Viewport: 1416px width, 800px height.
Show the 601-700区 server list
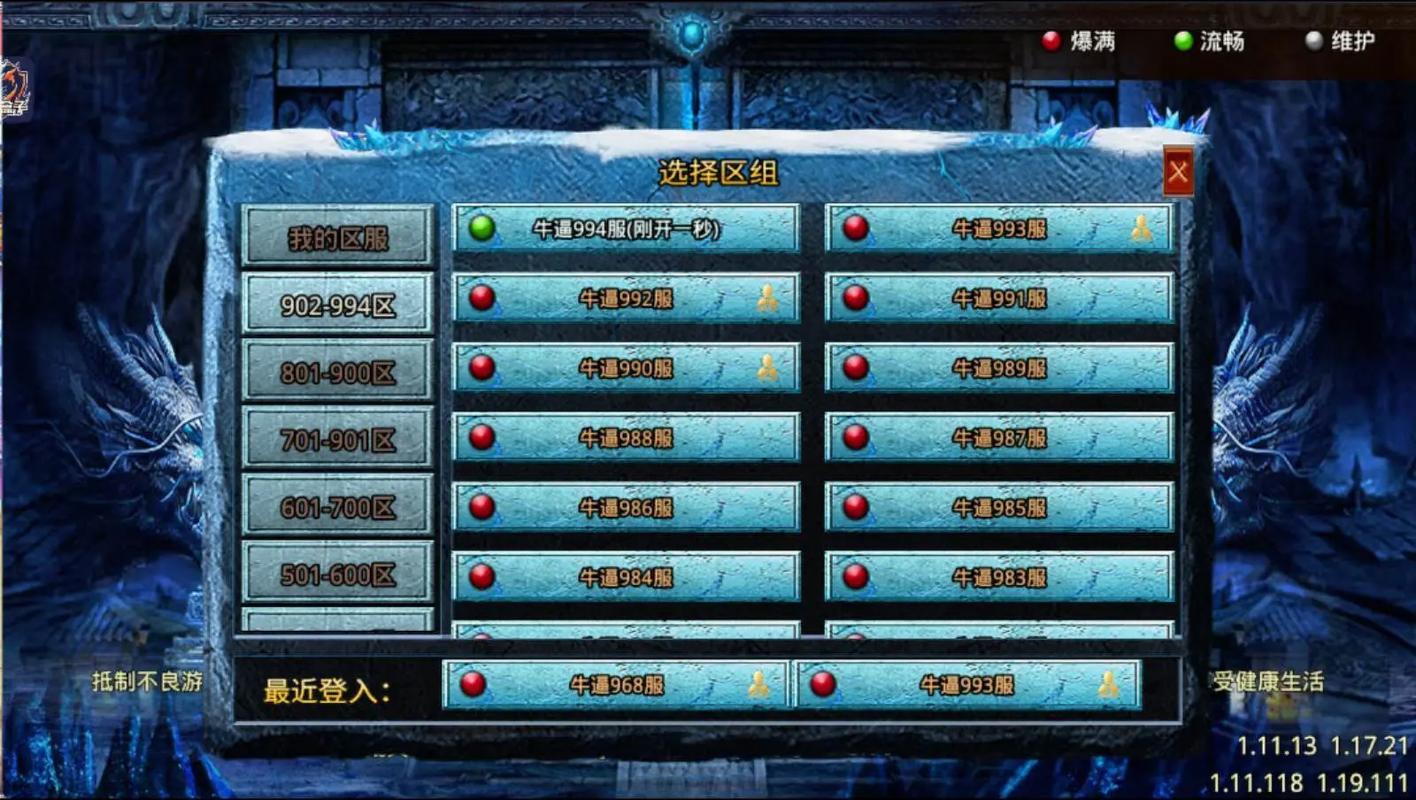tap(338, 506)
